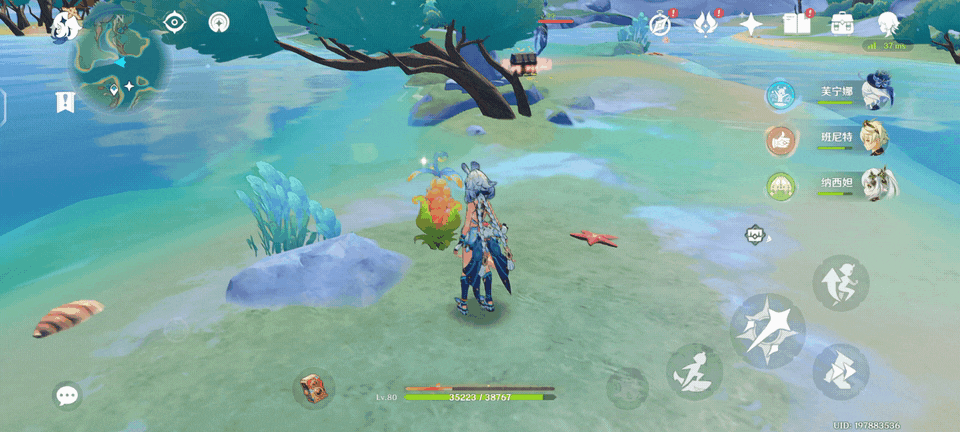960x432 pixels.
Task: Use the gadget item beside the health bar
Action: pyautogui.click(x=314, y=390)
